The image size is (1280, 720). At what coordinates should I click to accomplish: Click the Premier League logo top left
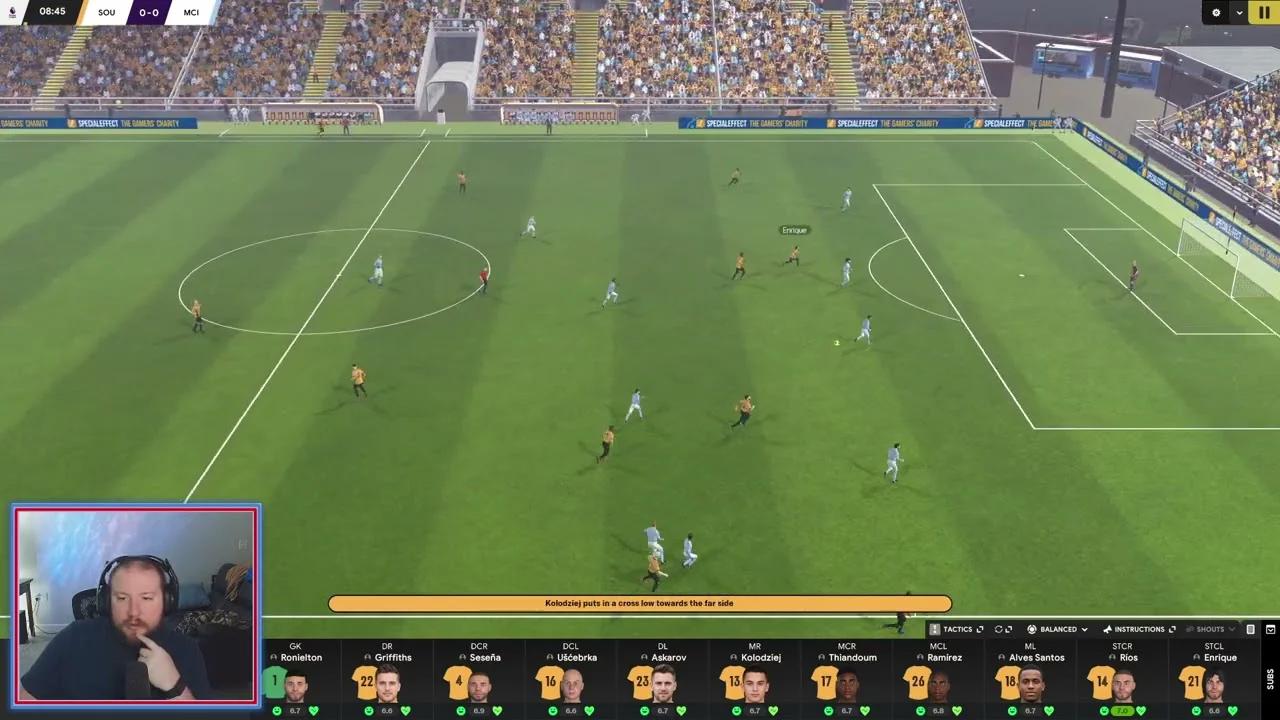10,12
